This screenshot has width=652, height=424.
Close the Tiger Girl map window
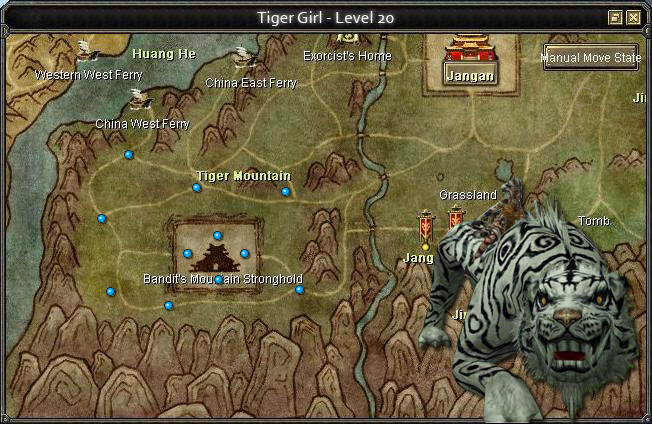pos(633,18)
